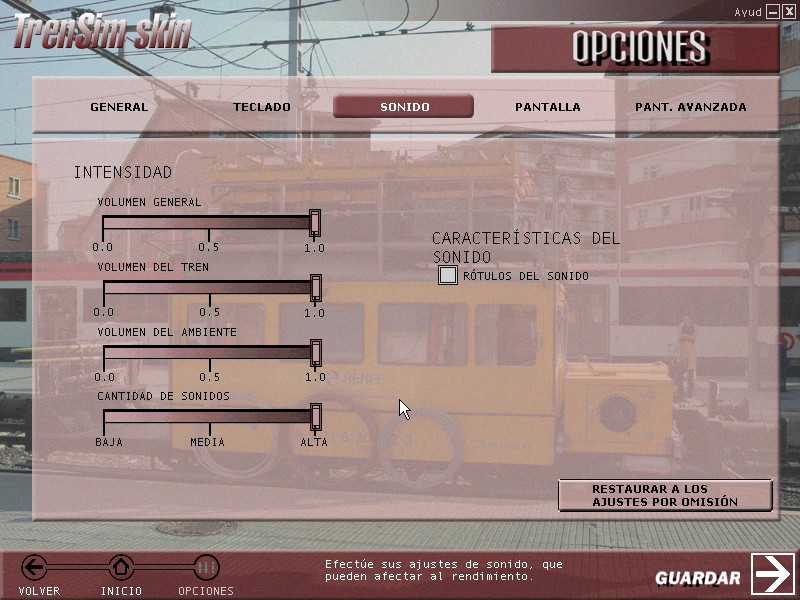This screenshot has width=800, height=600.
Task: Toggle the Rótulos del Sonido checkbox
Action: point(448,275)
